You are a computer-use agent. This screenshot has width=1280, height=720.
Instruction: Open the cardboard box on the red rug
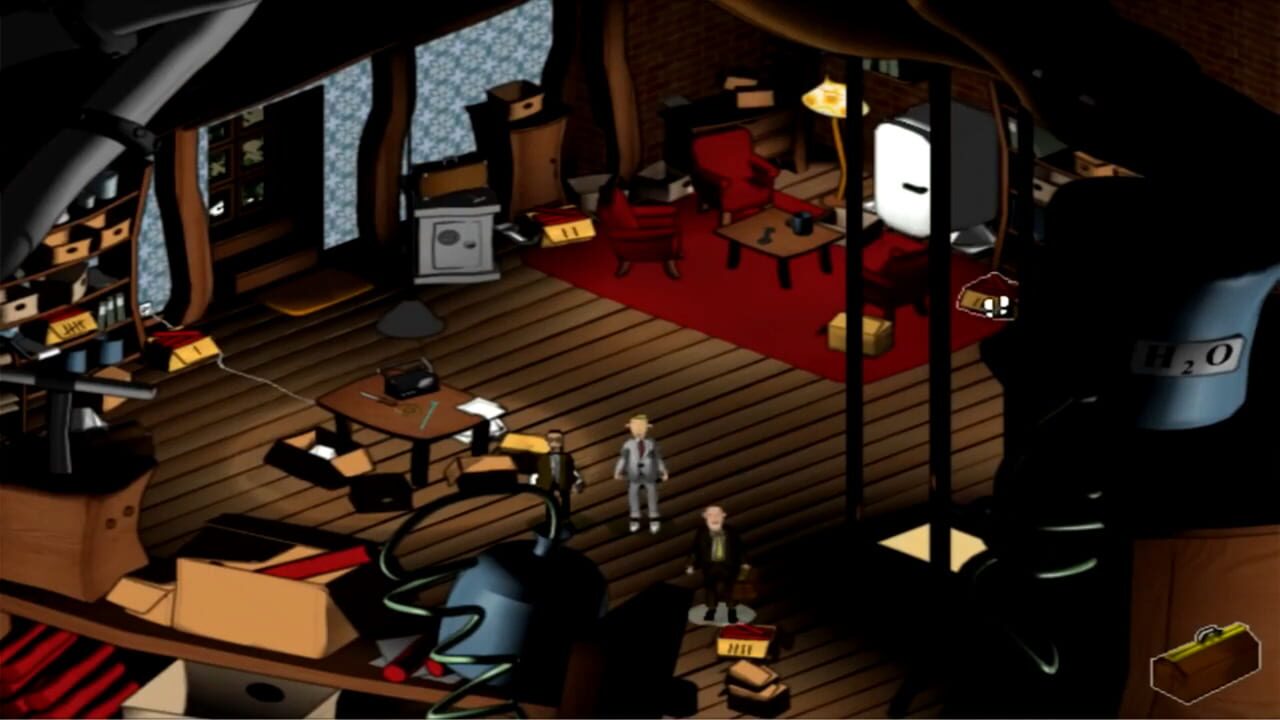860,335
